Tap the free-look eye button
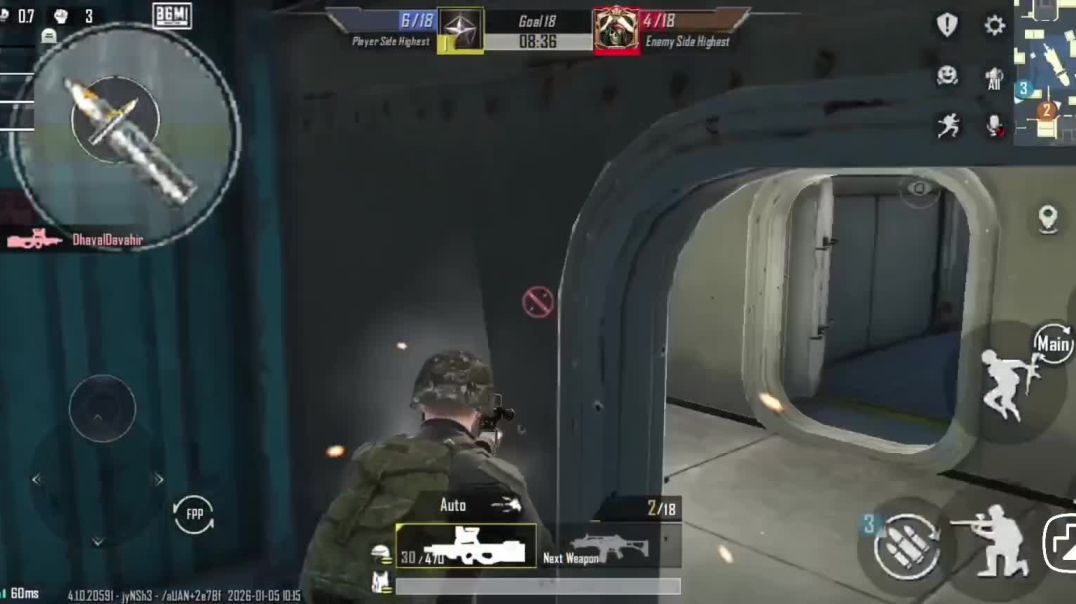This screenshot has height=604, width=1076. (x=918, y=189)
